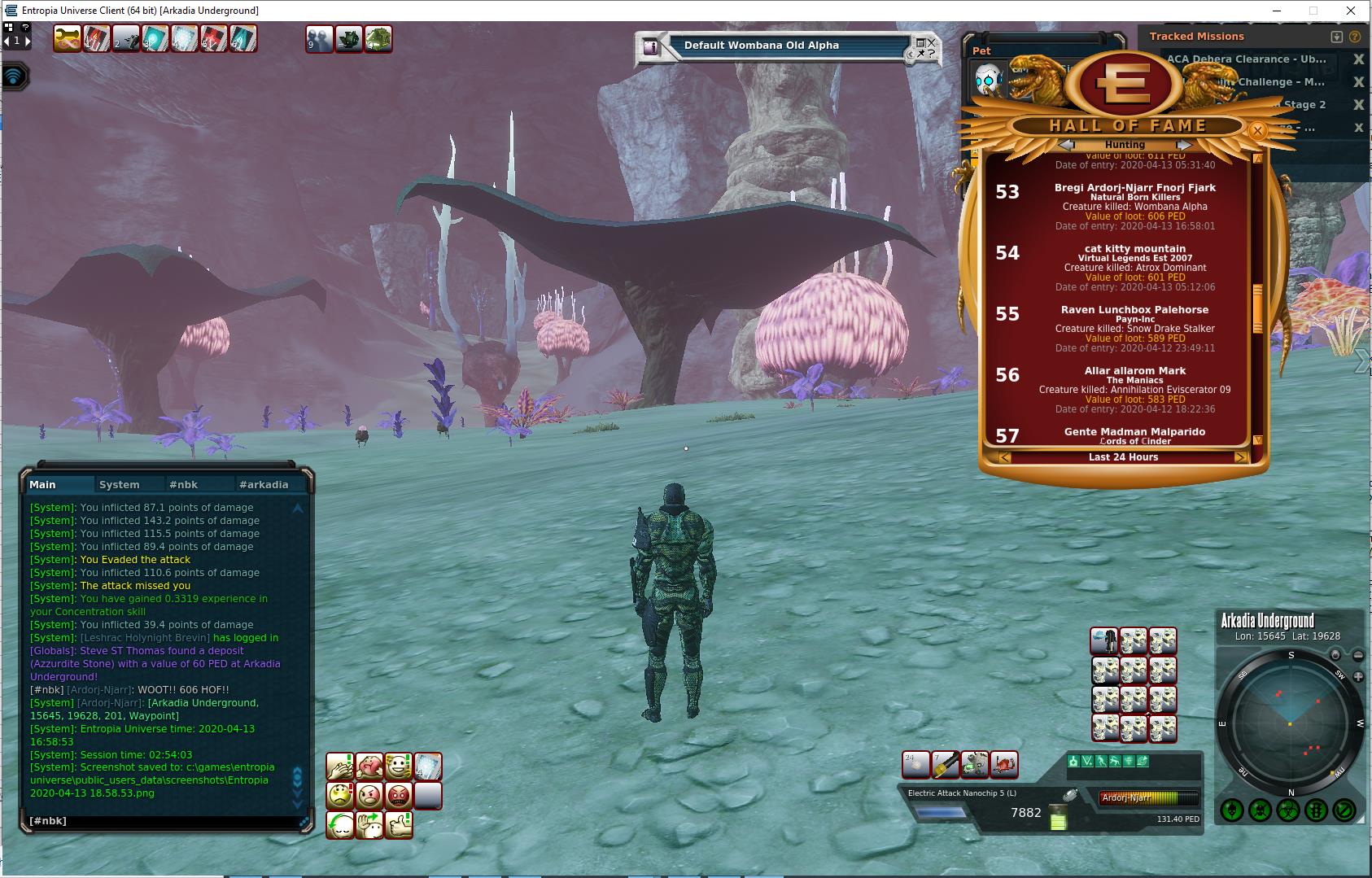
Task: Switch to the System chat tab
Action: point(120,484)
